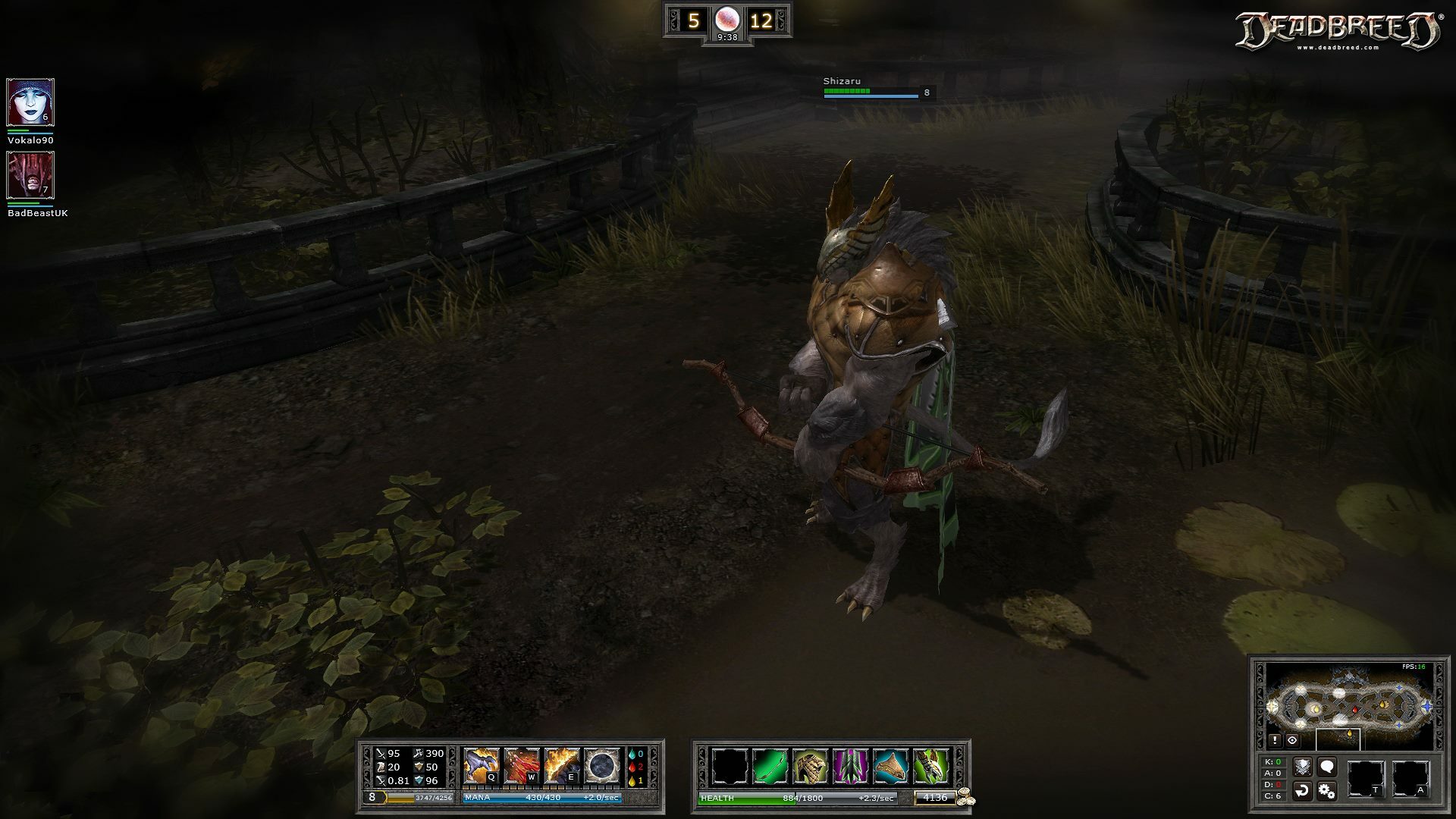Open the gold coins shop
The height and width of the screenshot is (819, 1456).
click(x=965, y=798)
